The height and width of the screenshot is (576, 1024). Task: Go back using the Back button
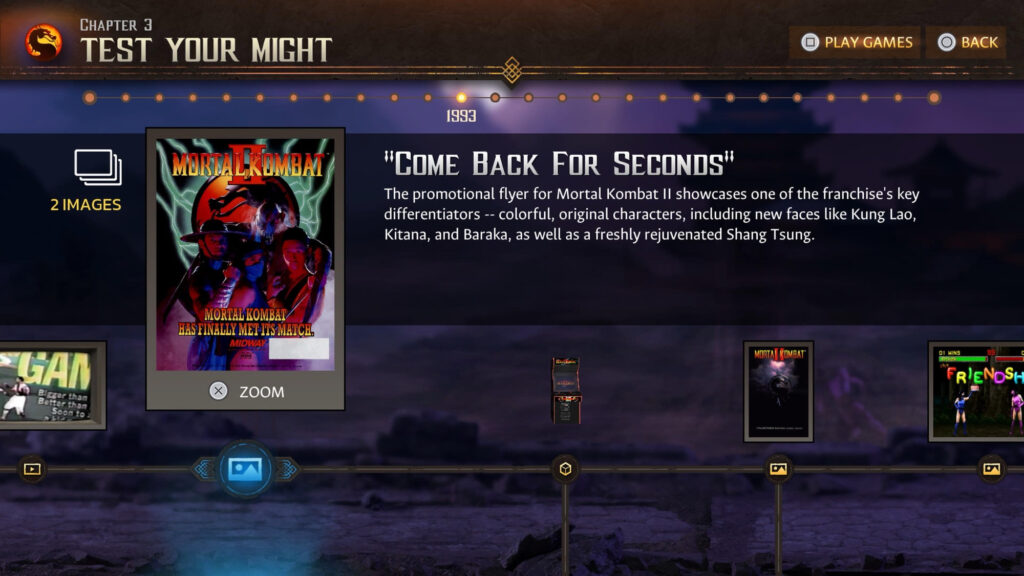pos(966,42)
